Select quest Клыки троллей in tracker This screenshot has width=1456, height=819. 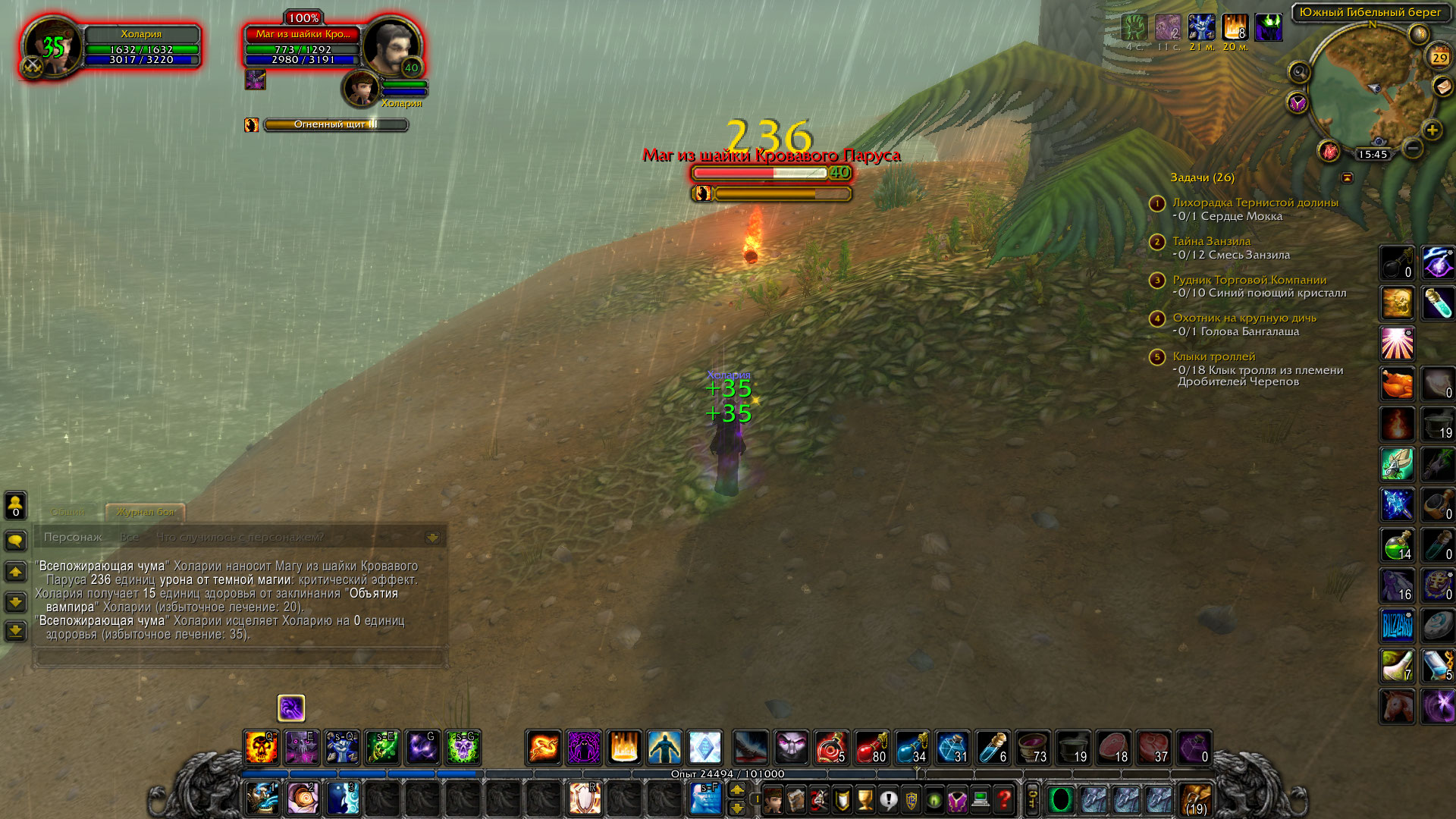coord(1213,356)
